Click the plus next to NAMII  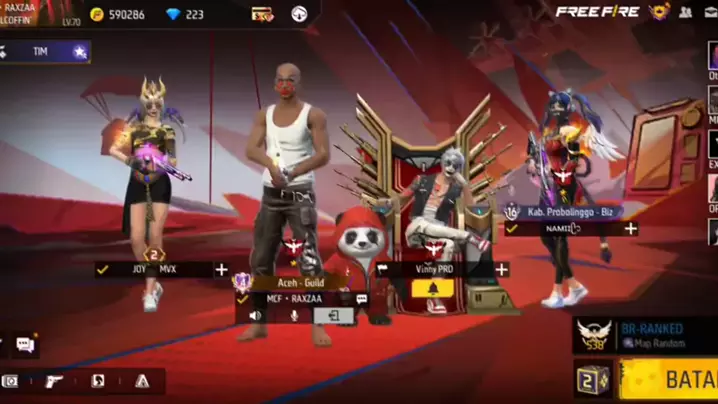coord(631,229)
